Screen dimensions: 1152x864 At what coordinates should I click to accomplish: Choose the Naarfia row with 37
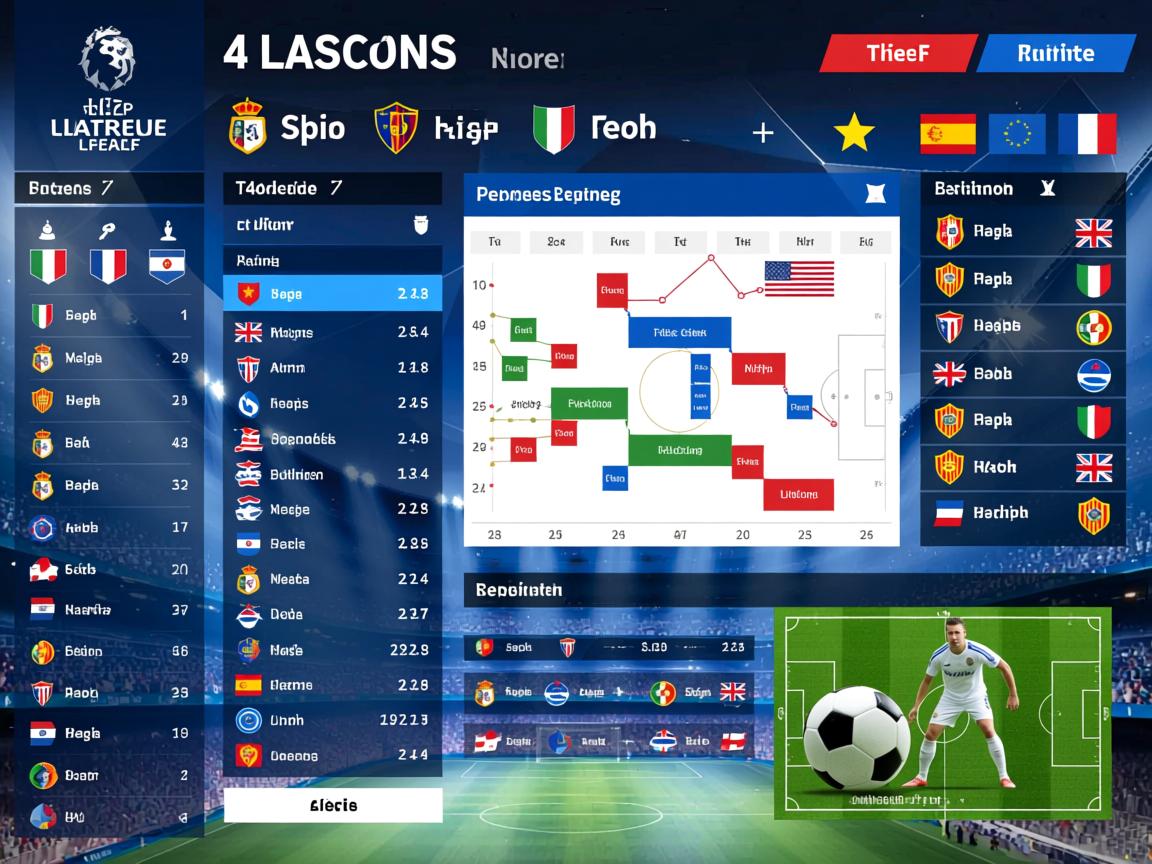coord(110,610)
